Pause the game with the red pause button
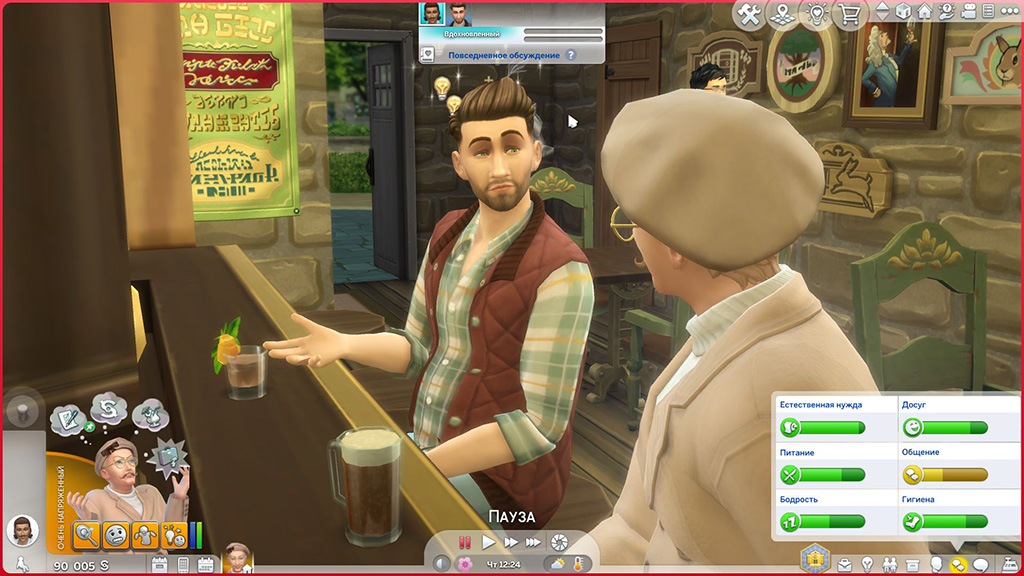This screenshot has width=1024, height=576. pyautogui.click(x=465, y=542)
